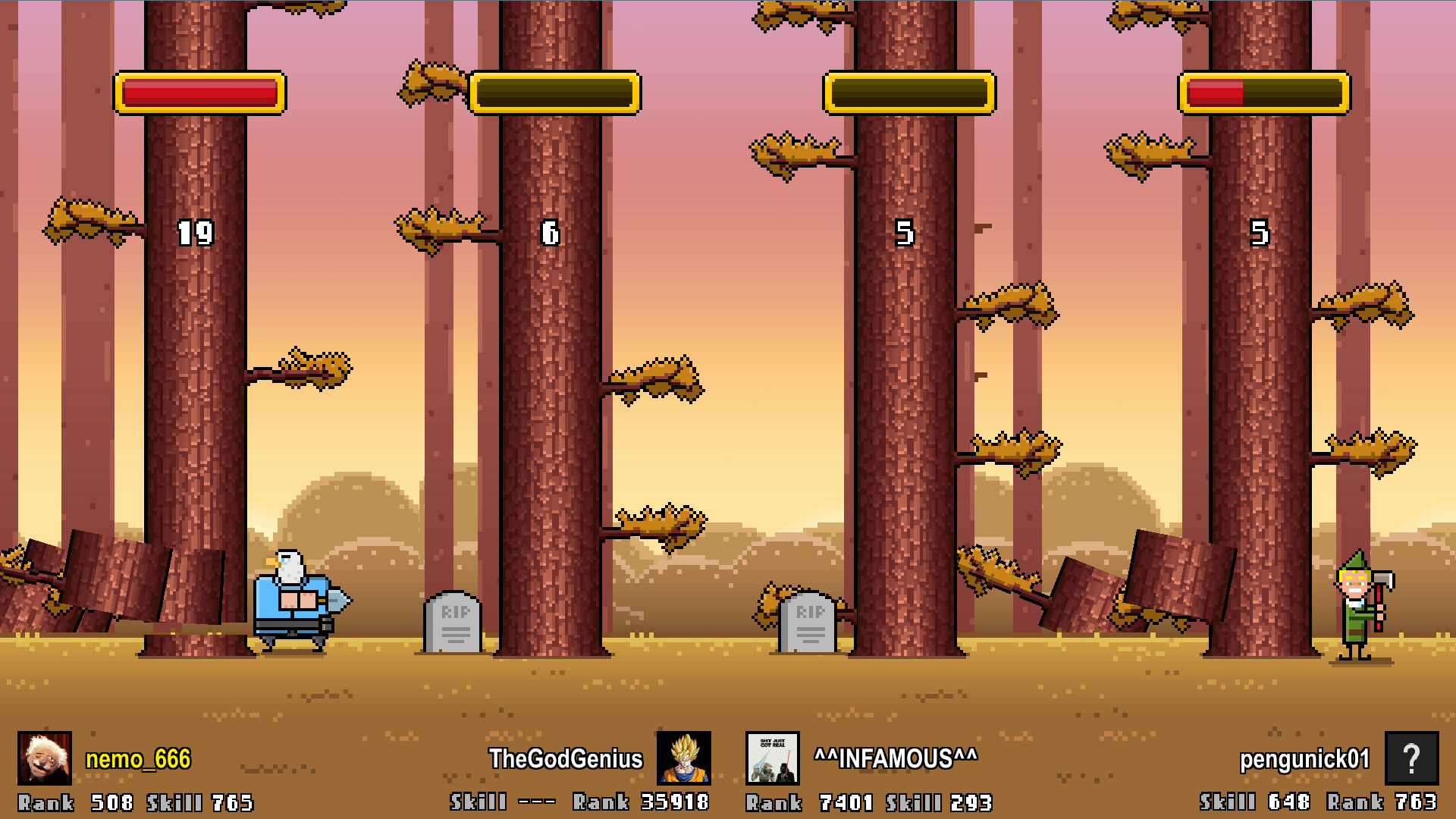Click pengunick01's question mark avatar

[1413, 758]
